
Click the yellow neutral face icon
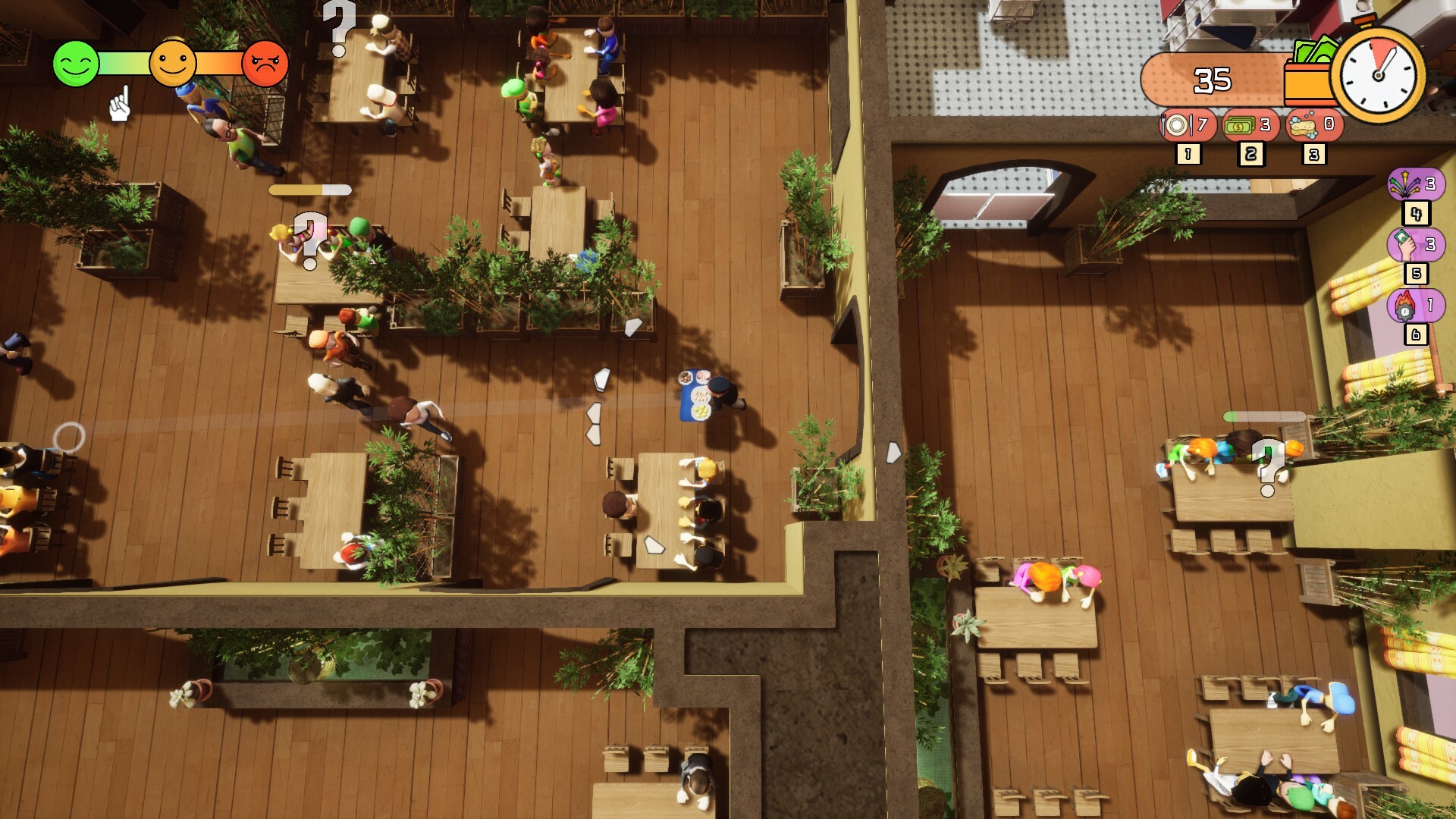173,63
